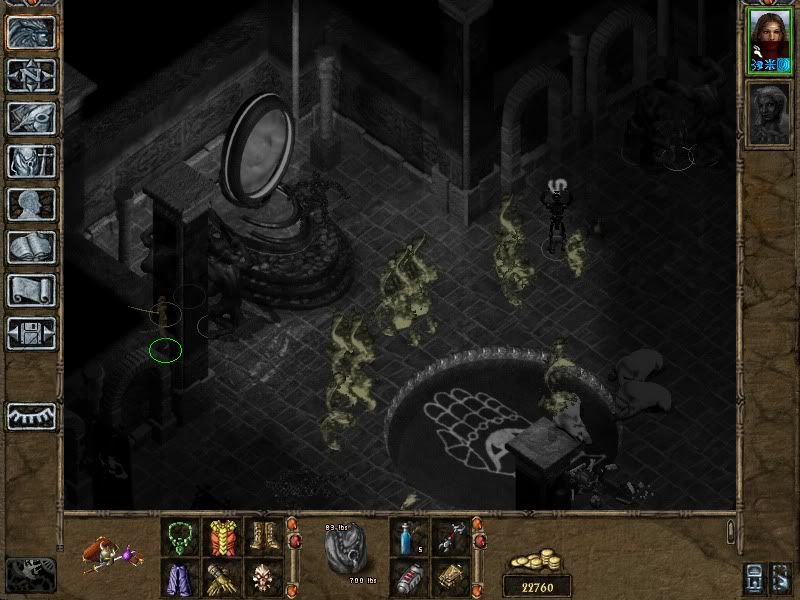The width and height of the screenshot is (800, 600).
Task: Select the green amulet slot
Action: pos(181,537)
